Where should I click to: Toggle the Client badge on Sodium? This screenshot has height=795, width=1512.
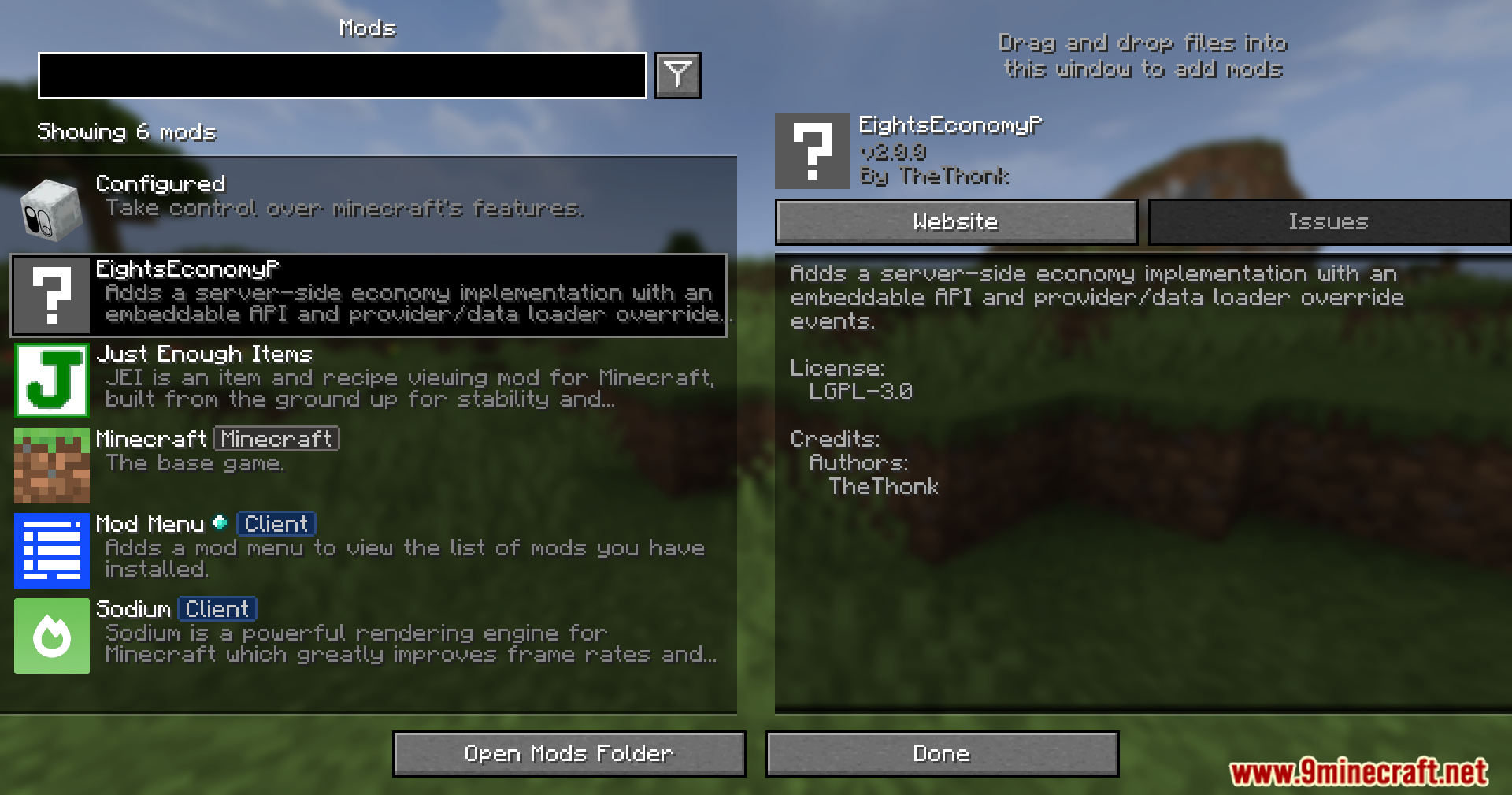(216, 608)
